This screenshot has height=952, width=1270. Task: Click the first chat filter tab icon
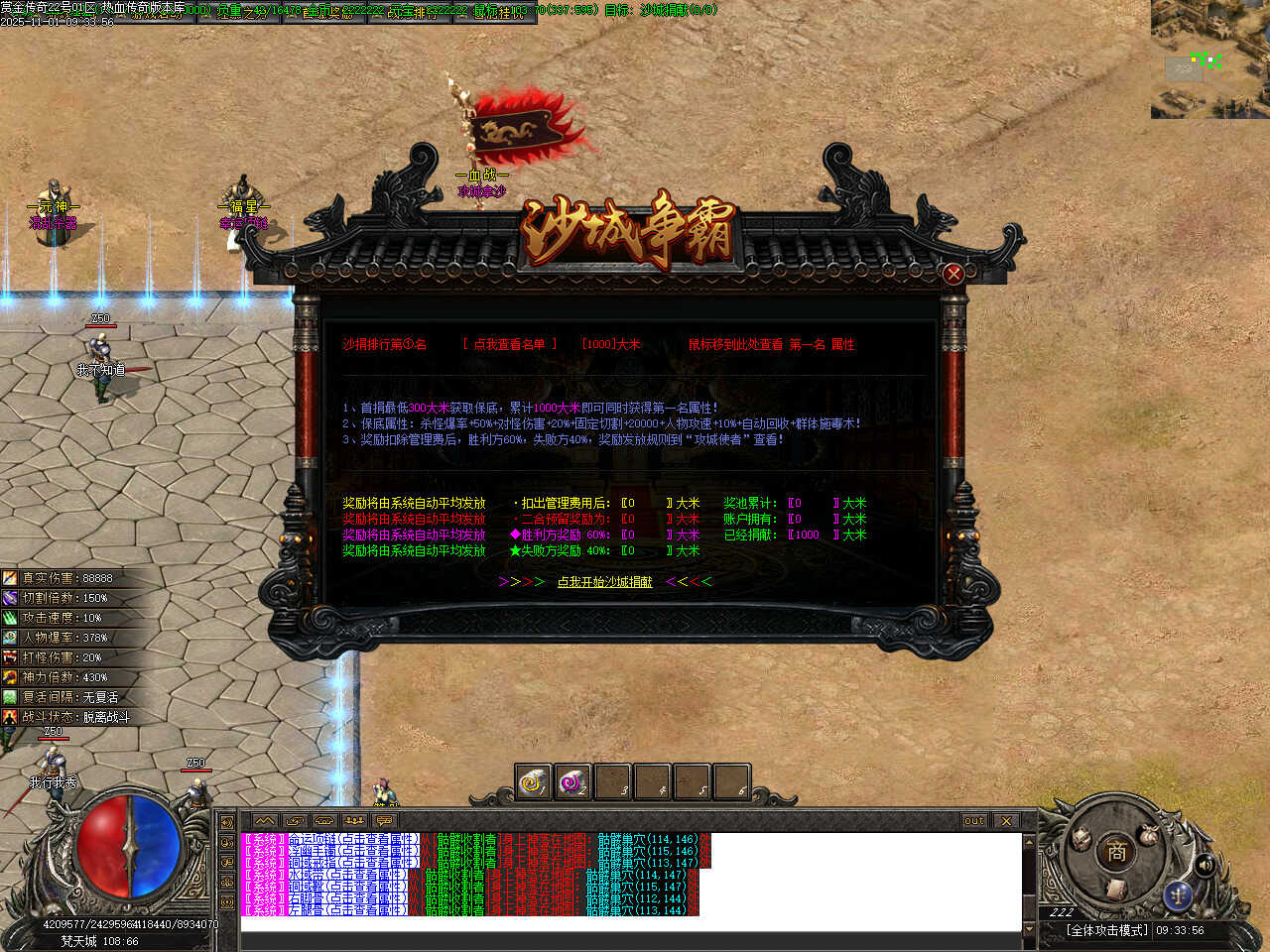coord(265,821)
